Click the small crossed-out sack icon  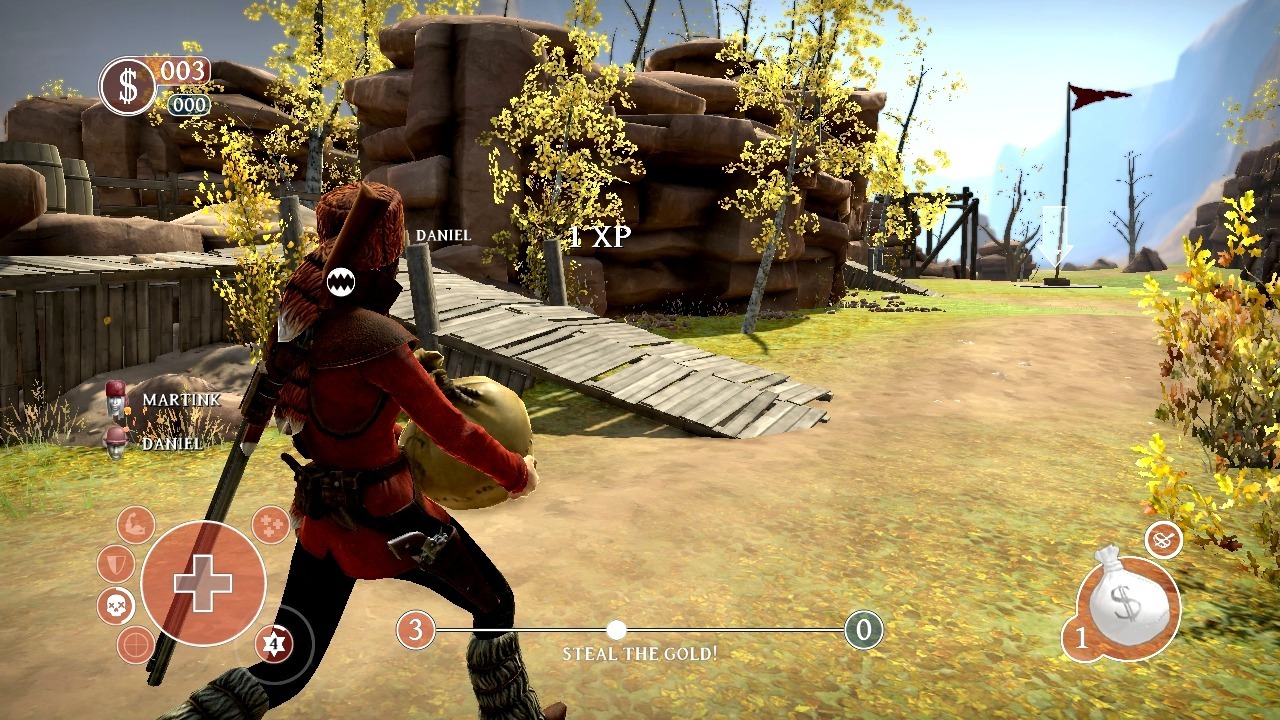1163,540
